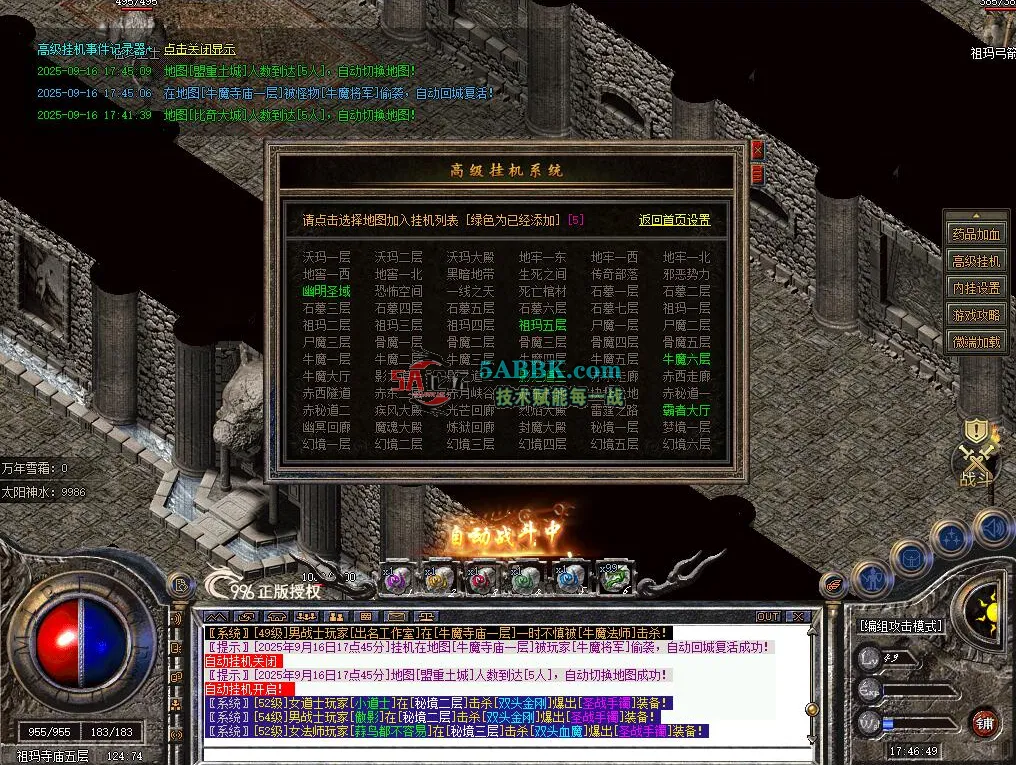Click 点击关闭显示 to hide the event log
The image size is (1016, 765).
click(200, 49)
